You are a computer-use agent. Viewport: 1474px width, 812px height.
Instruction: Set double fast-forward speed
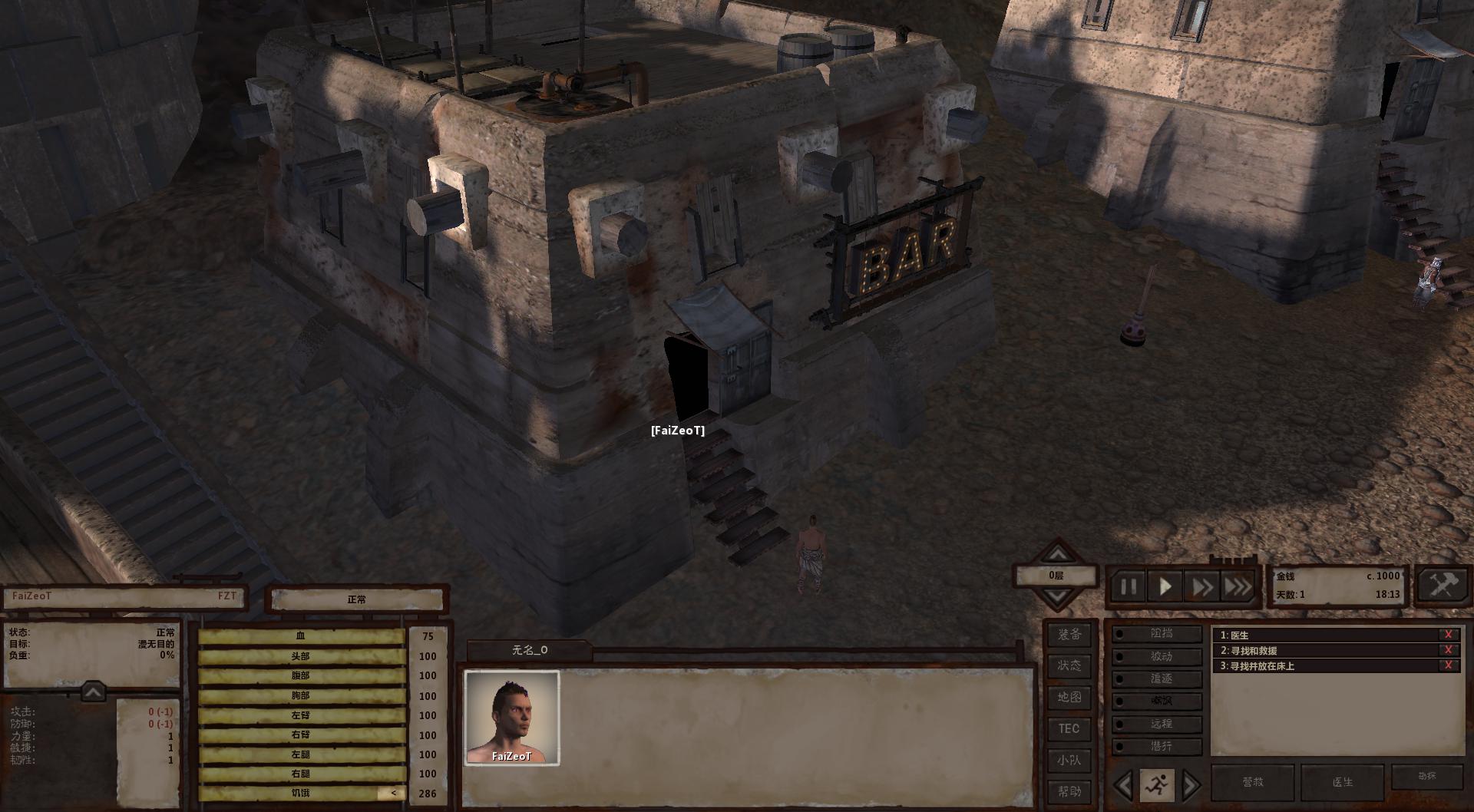(x=1201, y=588)
